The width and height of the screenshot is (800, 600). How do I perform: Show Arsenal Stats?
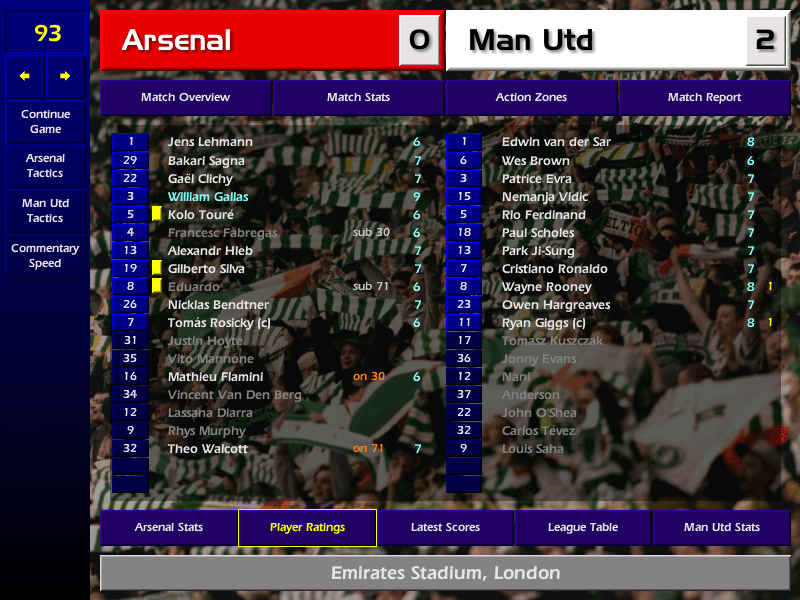168,527
